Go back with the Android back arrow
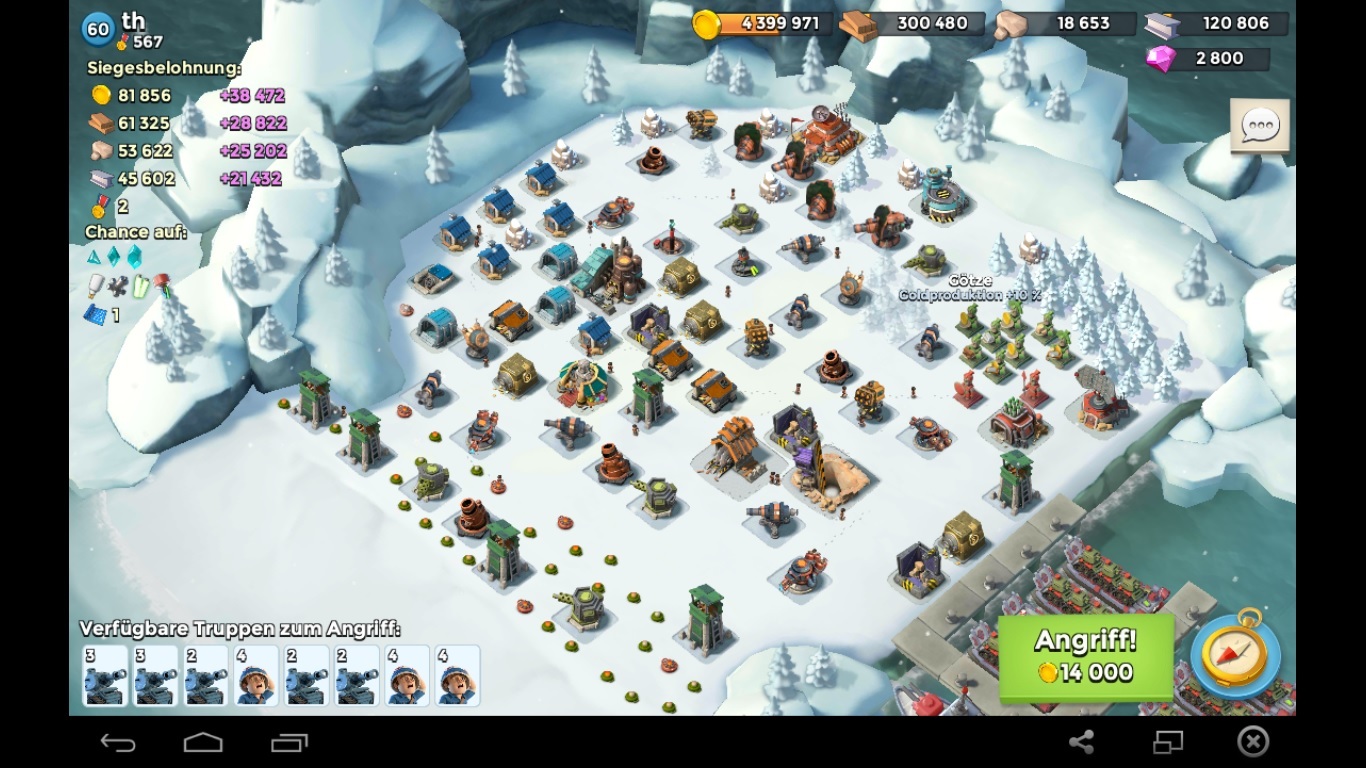Screen dimensions: 1366x768 pyautogui.click(x=118, y=742)
